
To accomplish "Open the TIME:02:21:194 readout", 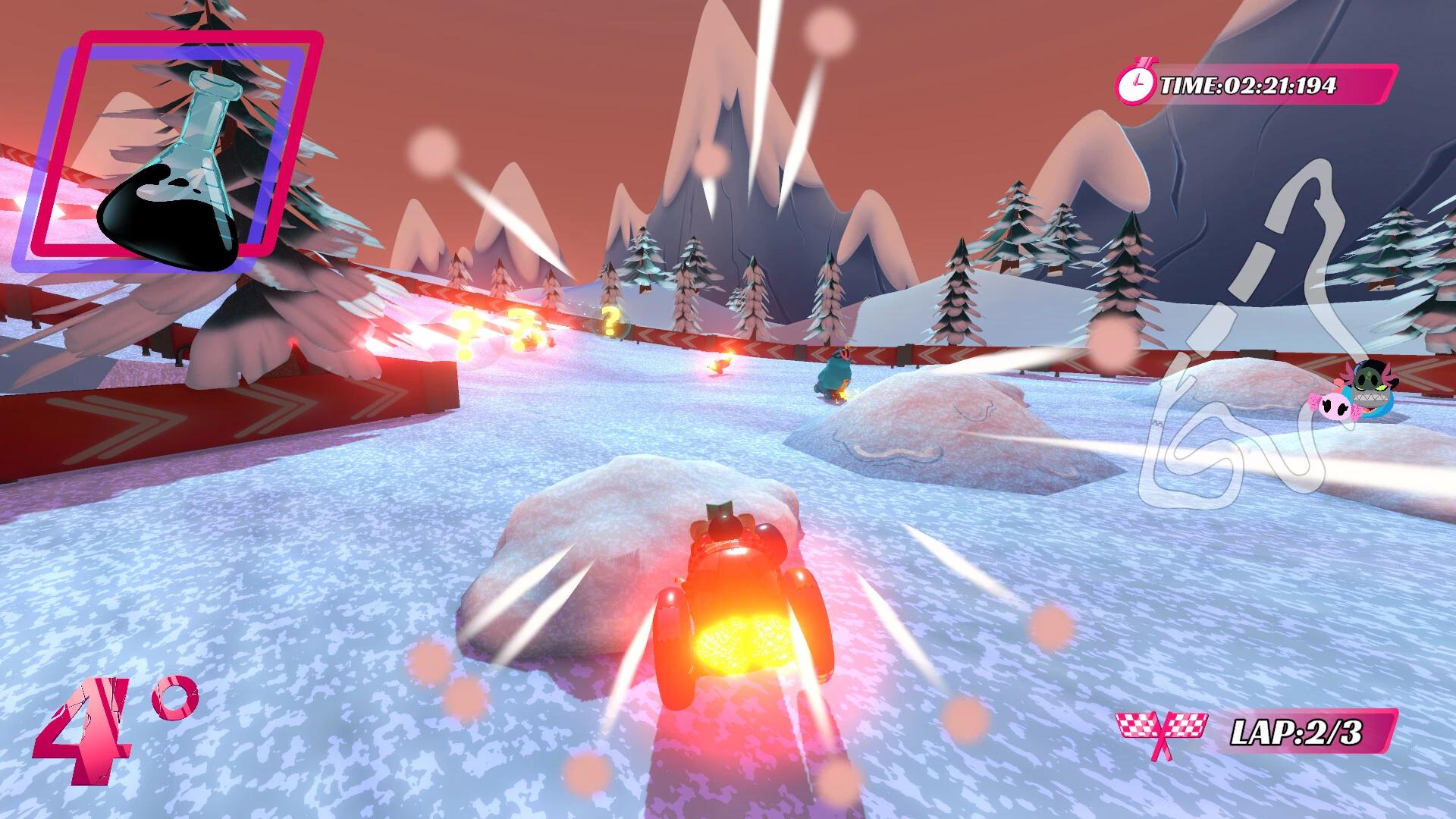I will point(1247,85).
